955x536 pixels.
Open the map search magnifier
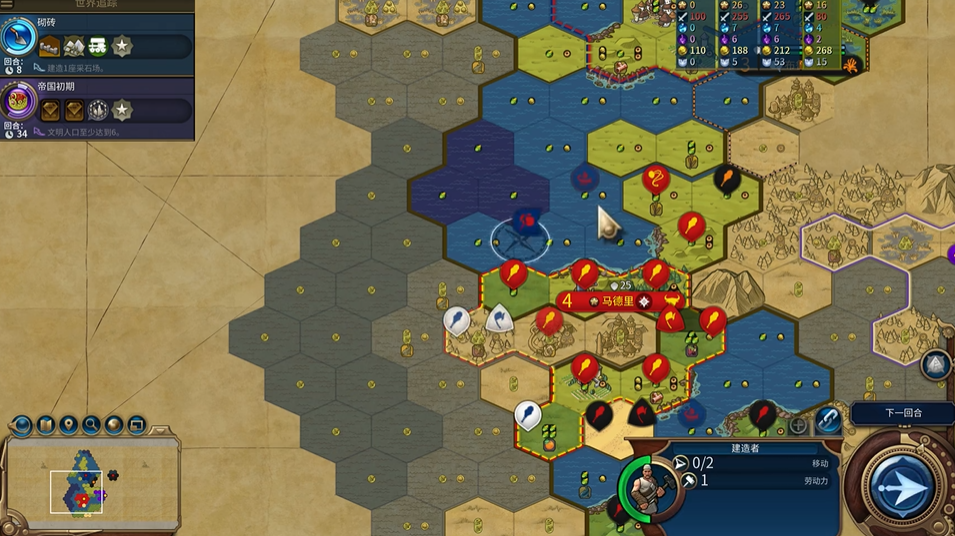[91, 426]
